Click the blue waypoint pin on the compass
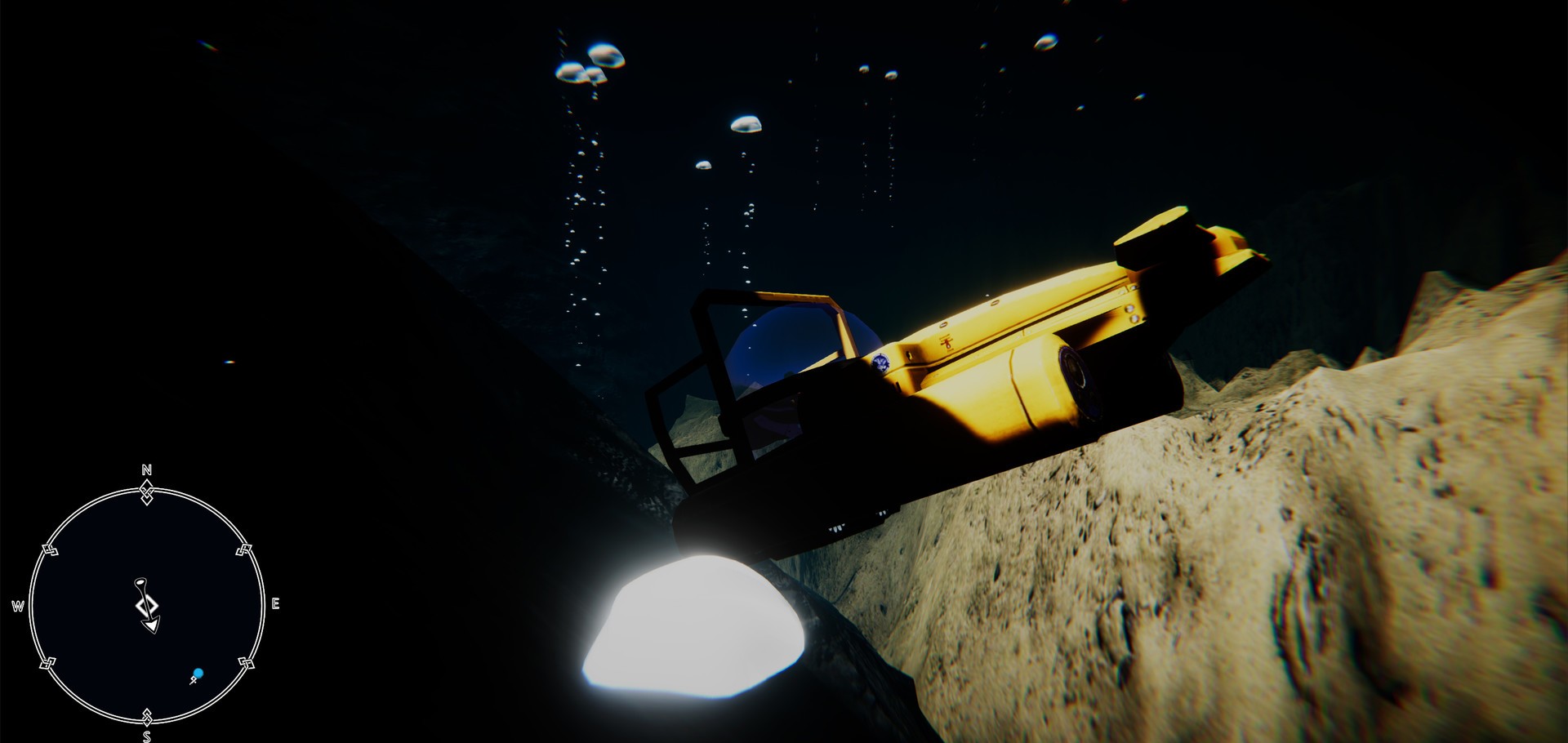The image size is (1568, 743). click(198, 674)
